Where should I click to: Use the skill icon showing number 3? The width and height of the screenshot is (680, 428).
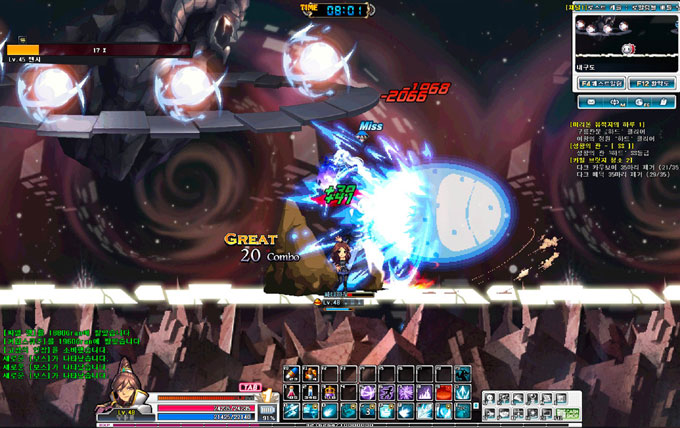click(370, 409)
